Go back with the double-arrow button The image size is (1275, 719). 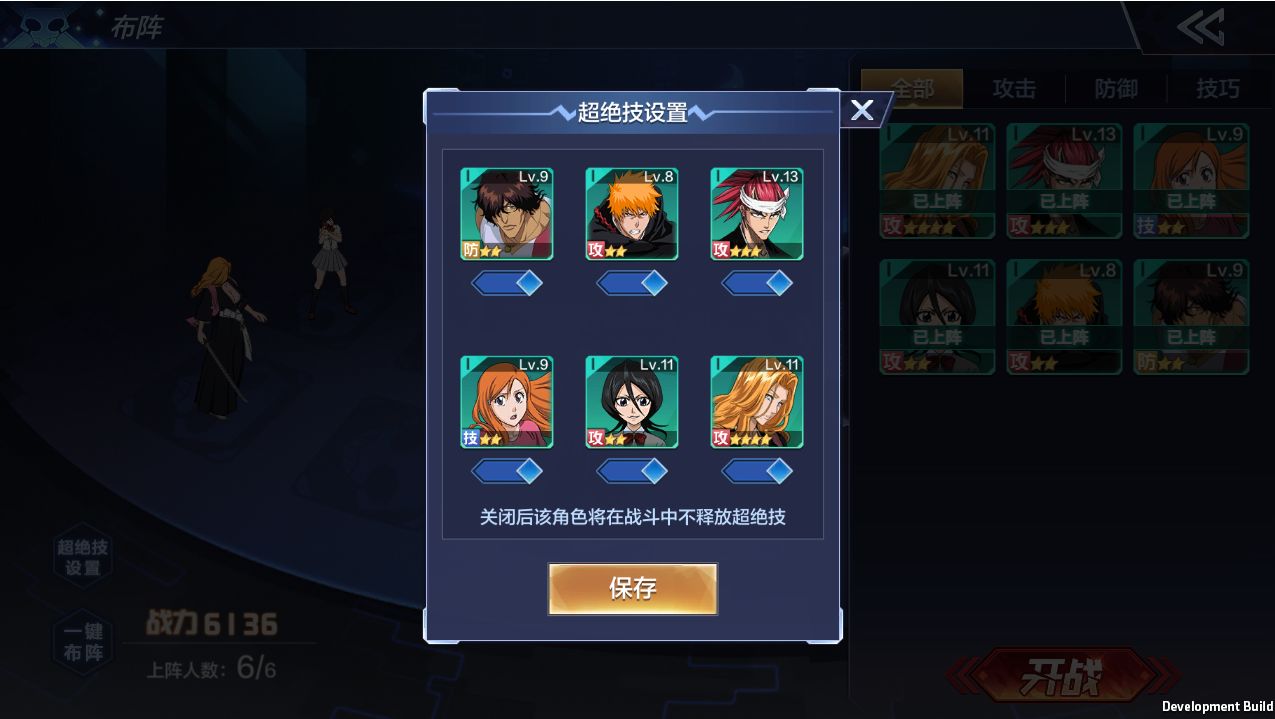1200,28
